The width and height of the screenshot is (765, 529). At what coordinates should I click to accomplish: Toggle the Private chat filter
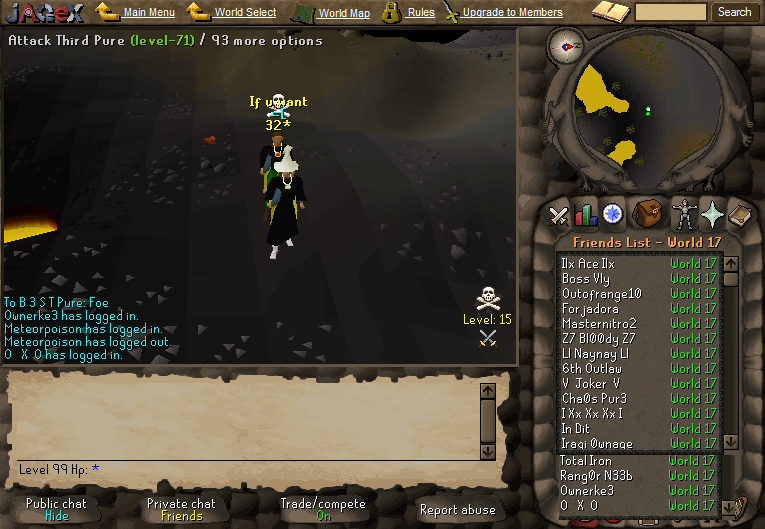[181, 509]
